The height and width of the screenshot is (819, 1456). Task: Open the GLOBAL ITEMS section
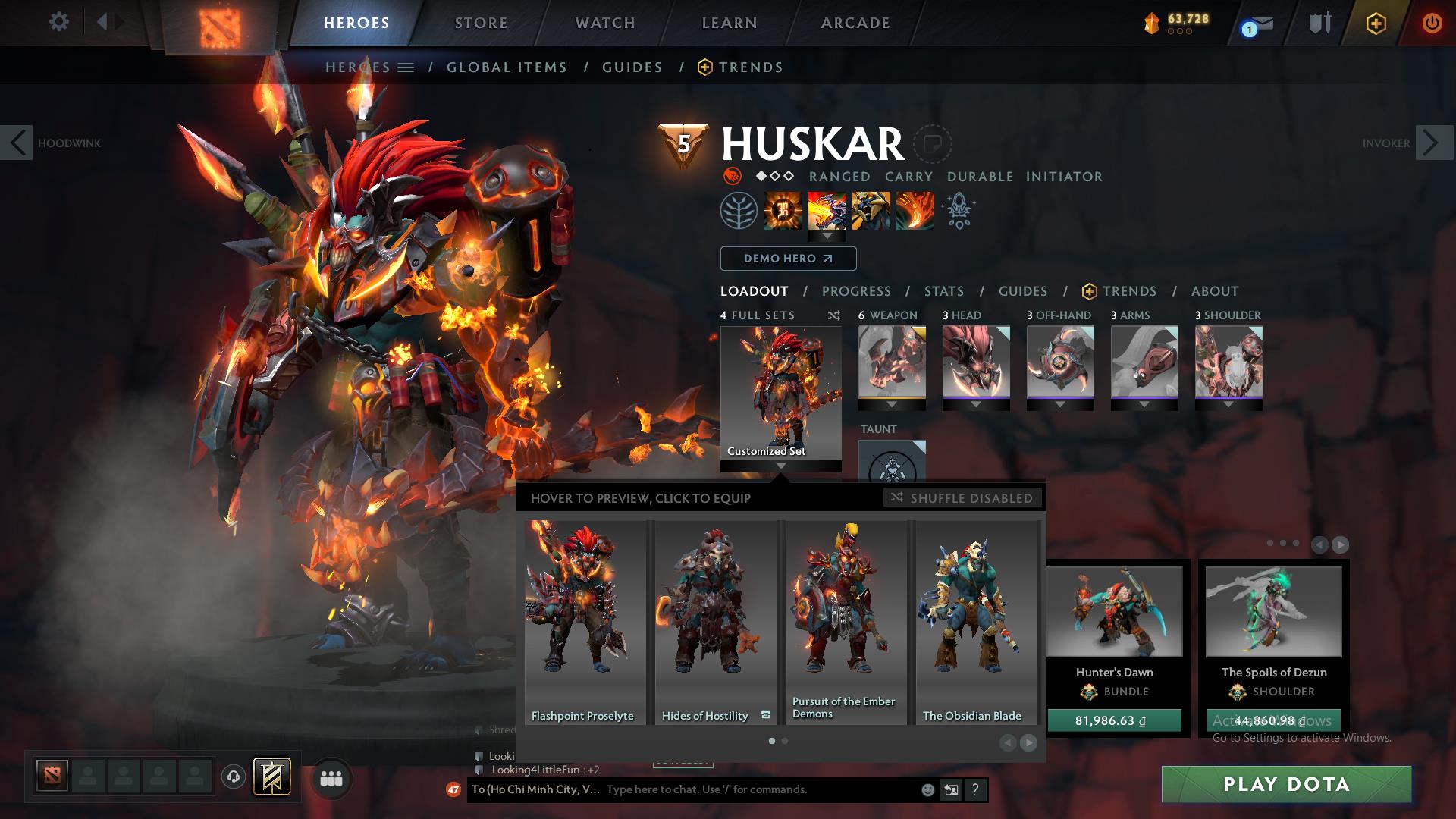pyautogui.click(x=507, y=67)
